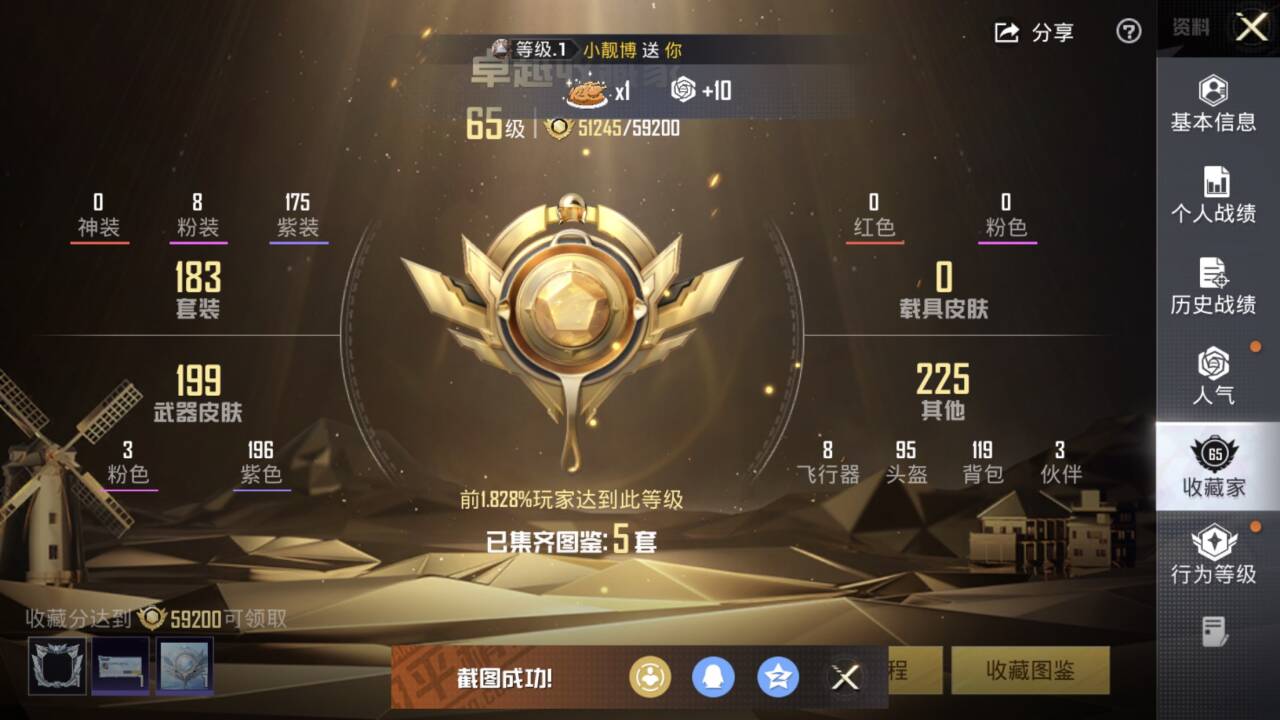
Task: Dismiss the share bar with the X
Action: 843,677
